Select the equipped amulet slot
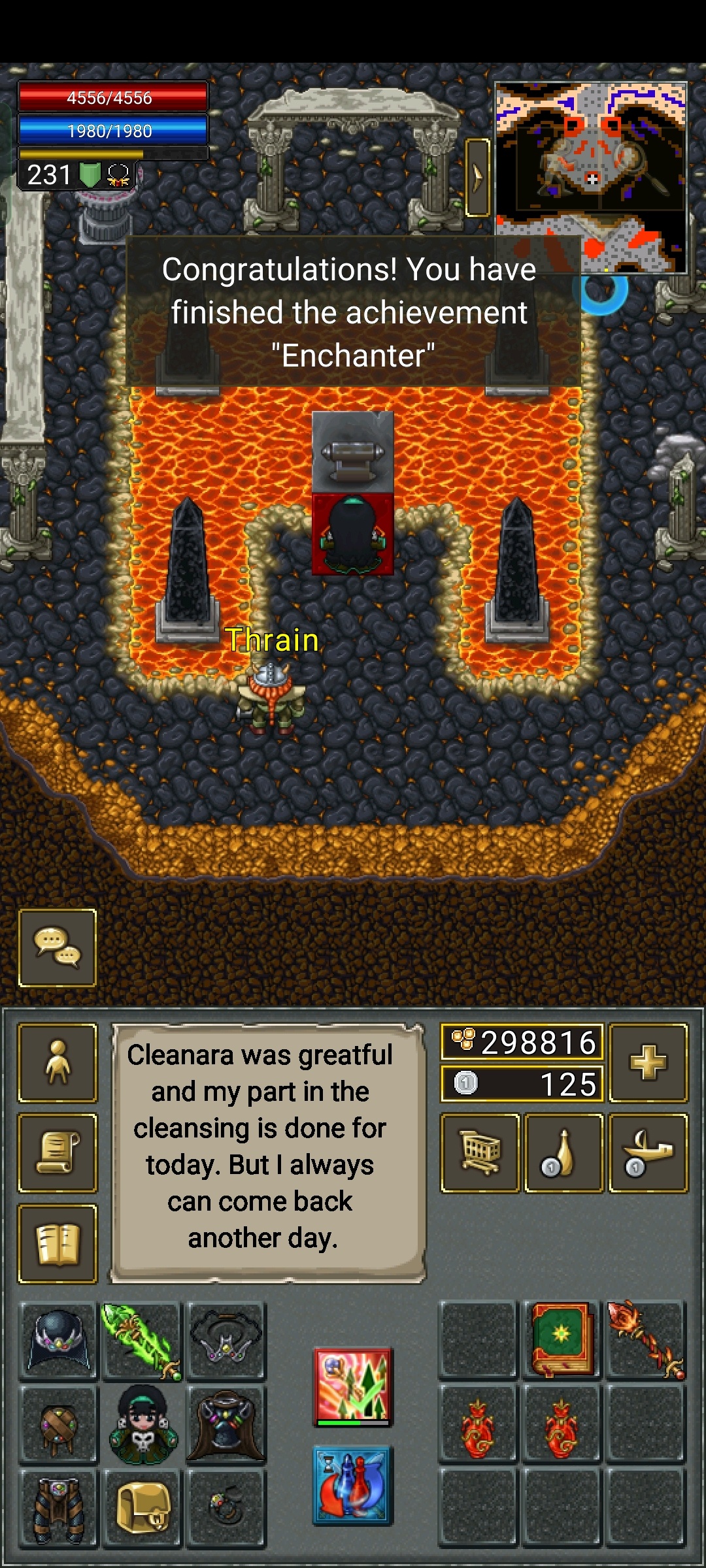The width and height of the screenshot is (706, 1568). pos(226,1339)
